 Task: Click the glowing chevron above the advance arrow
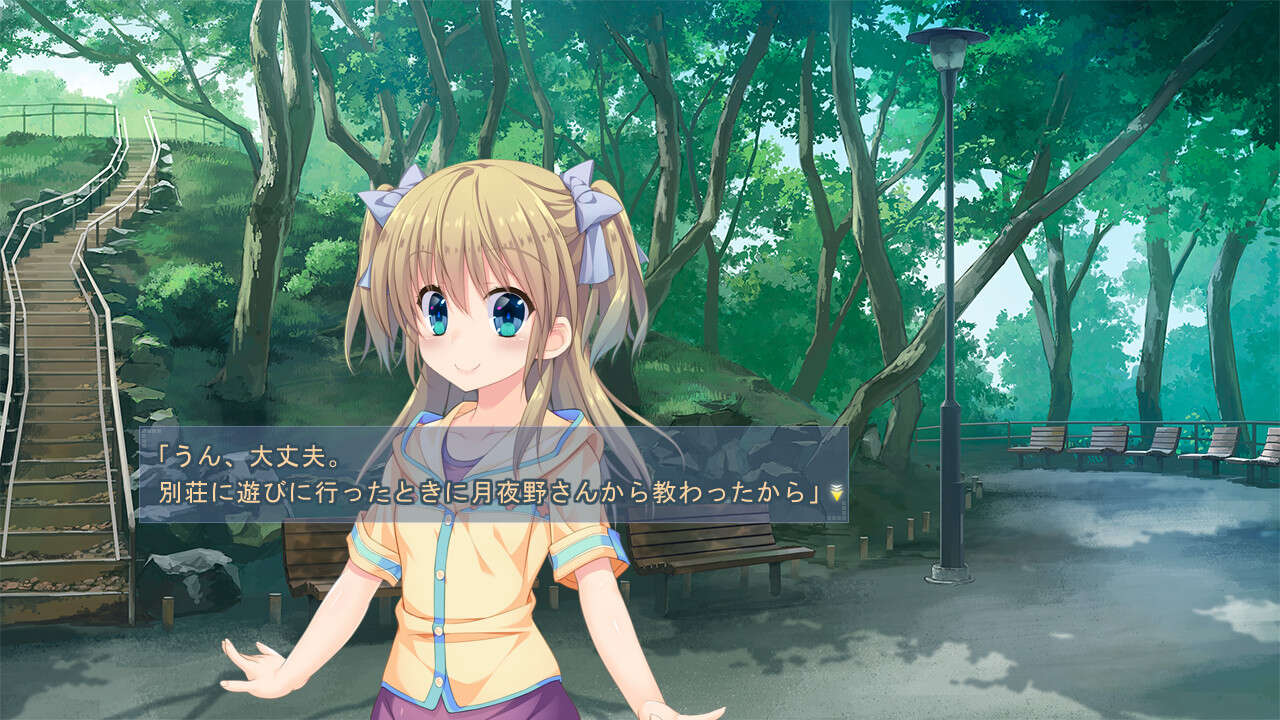[837, 484]
